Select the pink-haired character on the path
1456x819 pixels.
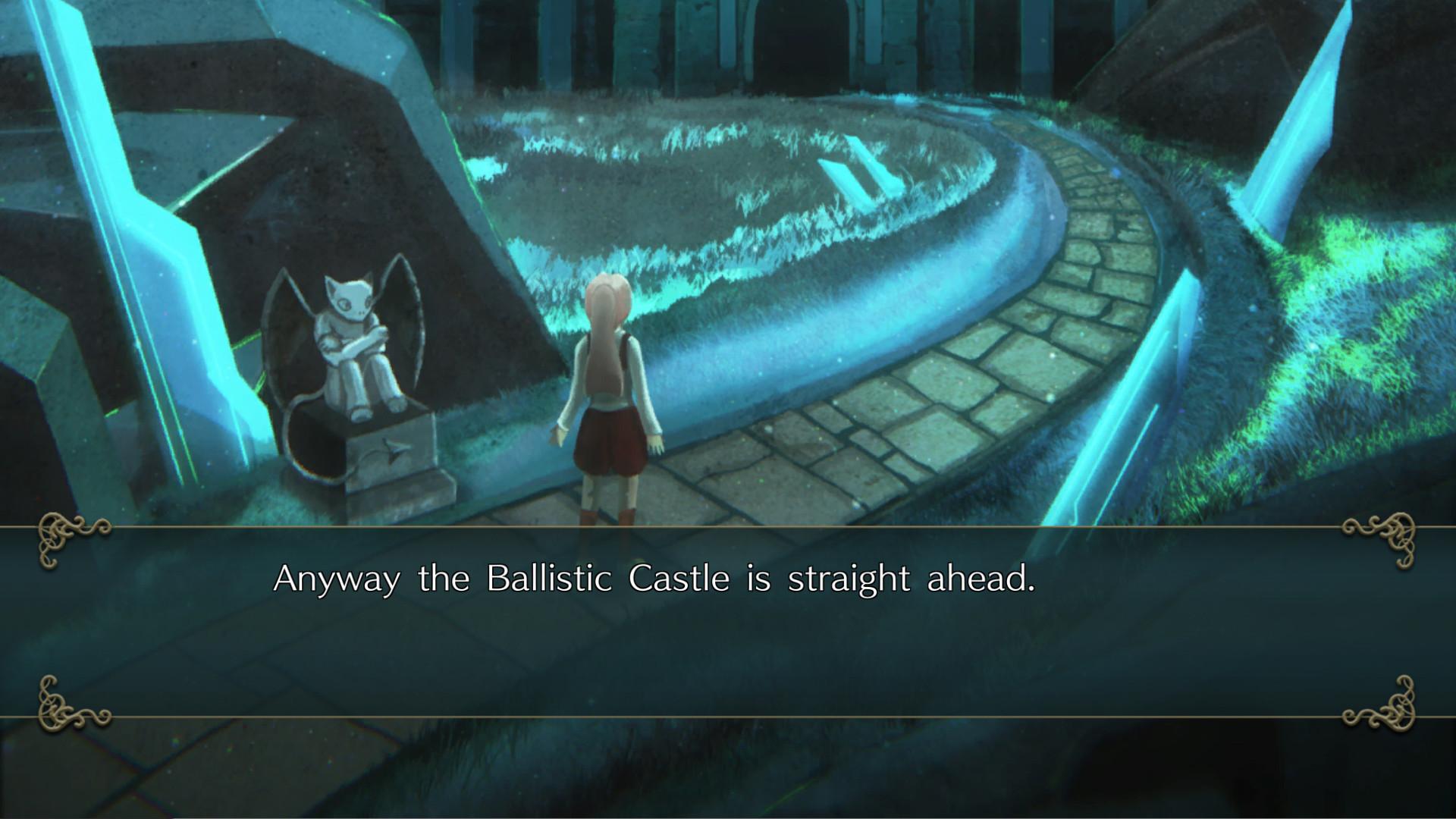coord(610,394)
